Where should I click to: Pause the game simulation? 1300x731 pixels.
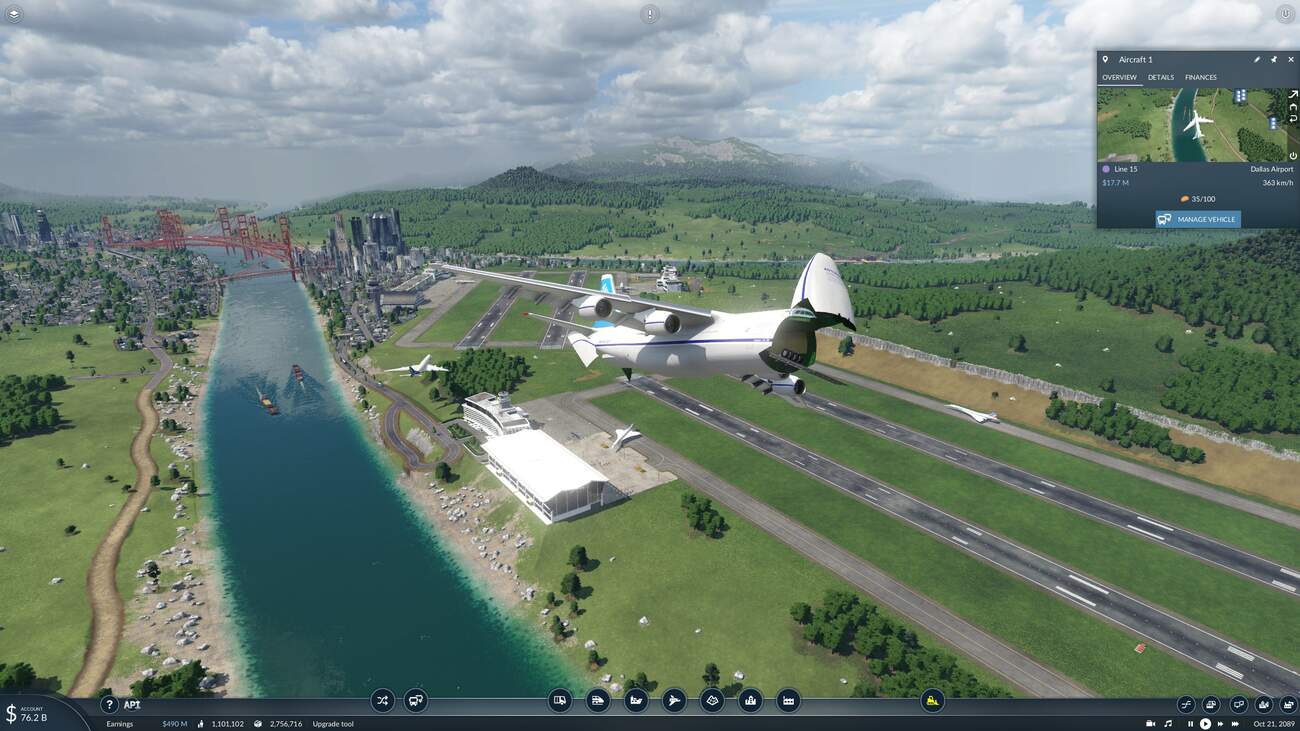coord(1190,723)
